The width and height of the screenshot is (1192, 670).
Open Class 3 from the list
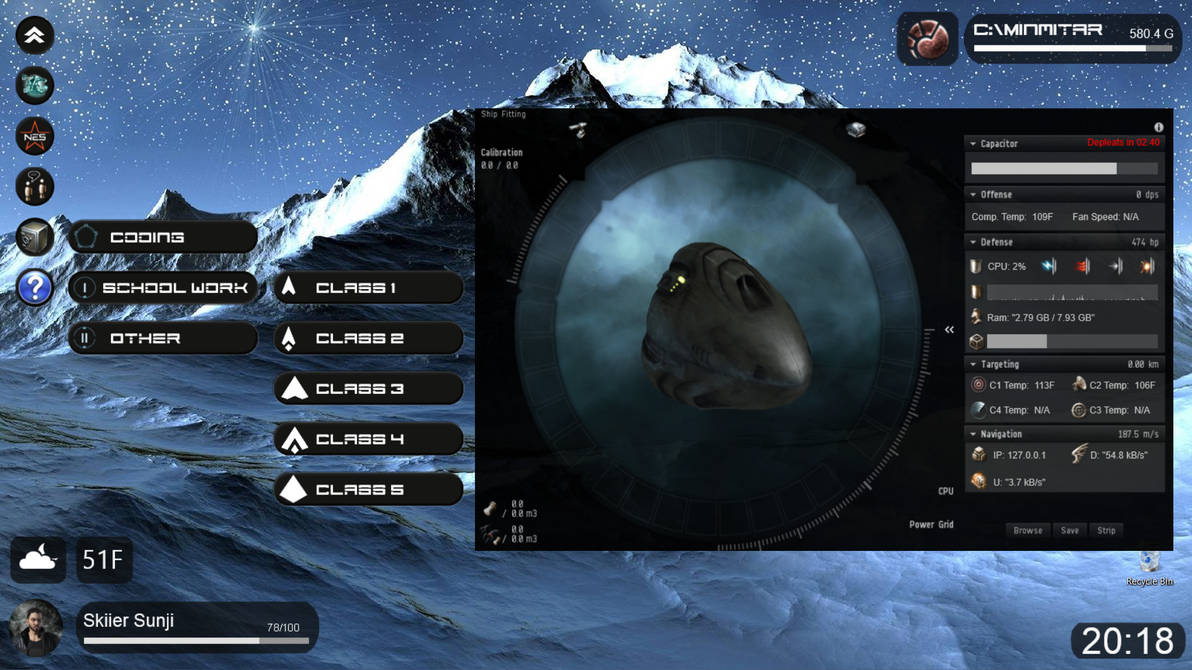click(x=368, y=389)
